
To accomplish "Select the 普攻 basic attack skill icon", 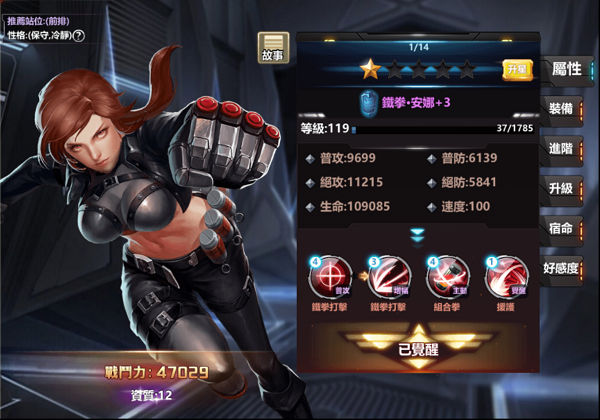I will (x=330, y=275).
